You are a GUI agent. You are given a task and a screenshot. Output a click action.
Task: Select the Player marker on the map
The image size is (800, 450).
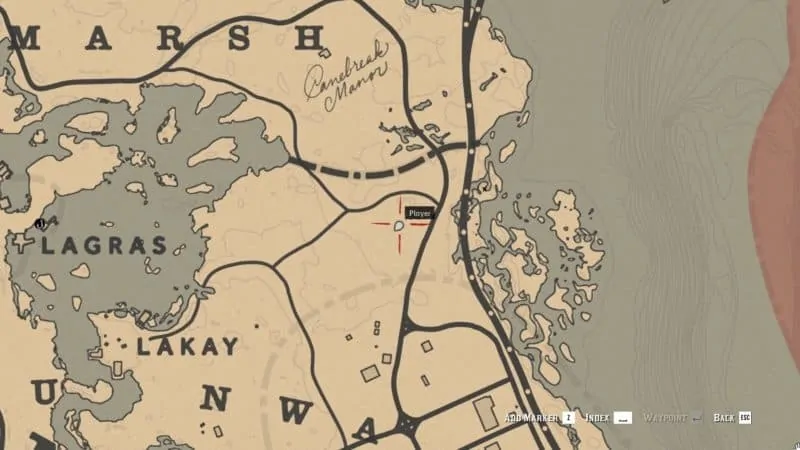point(400,226)
